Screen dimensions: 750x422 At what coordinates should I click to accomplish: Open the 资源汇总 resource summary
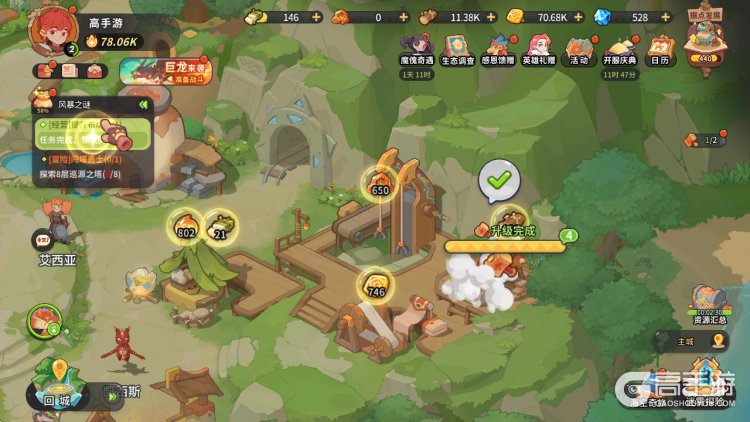click(709, 304)
